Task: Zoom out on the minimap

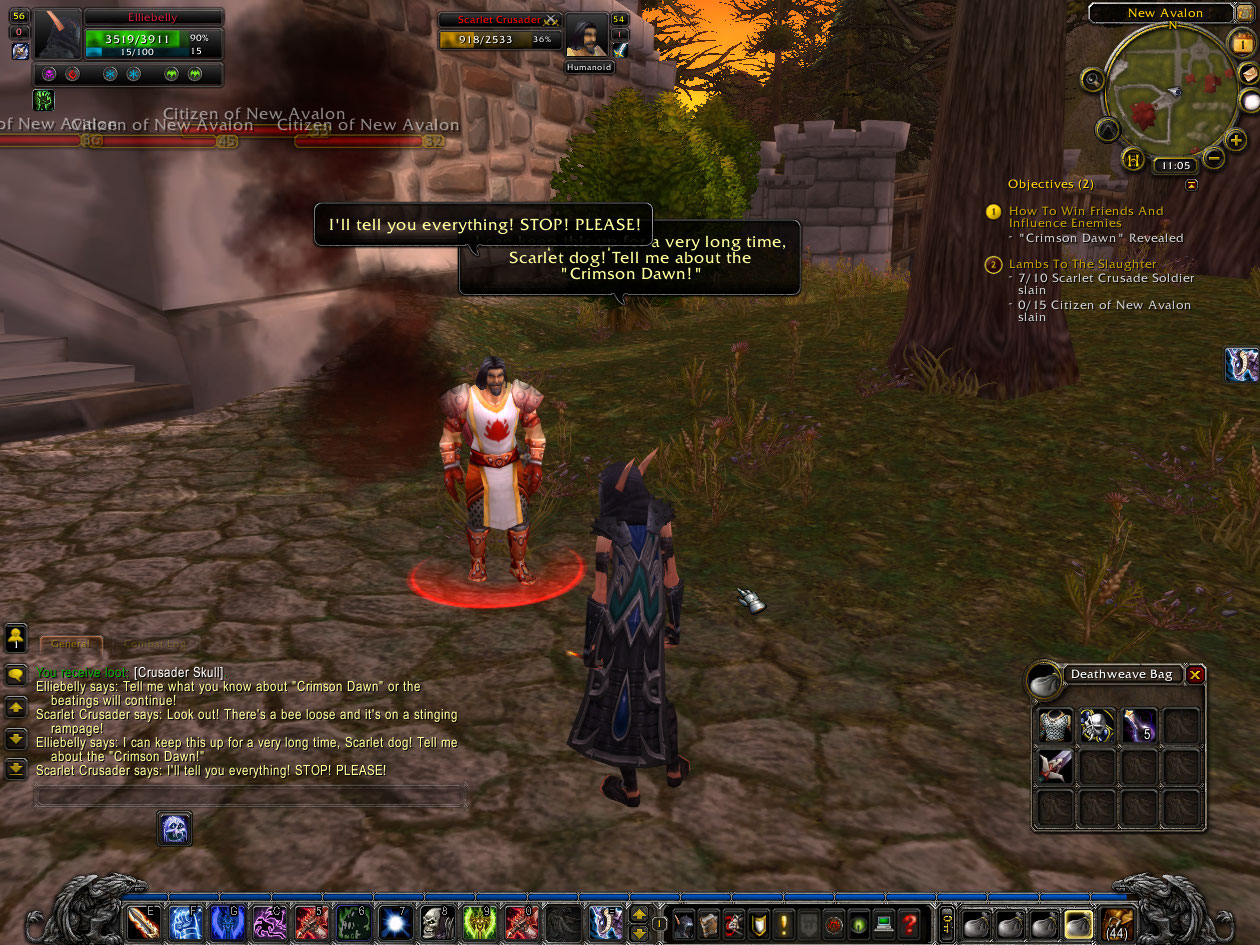Action: tap(1213, 158)
